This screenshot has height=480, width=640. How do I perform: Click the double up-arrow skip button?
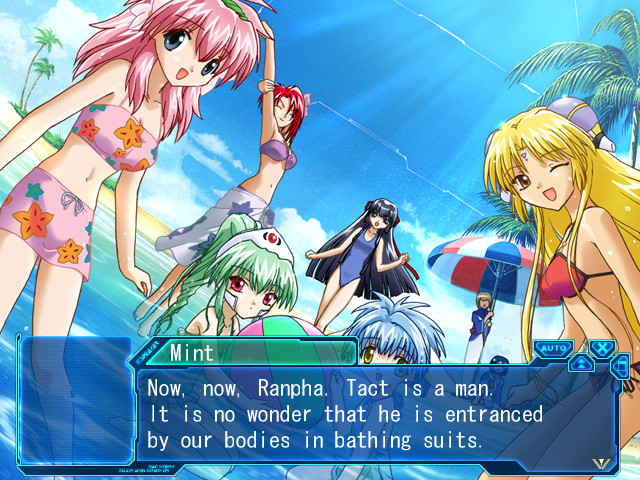581,363
